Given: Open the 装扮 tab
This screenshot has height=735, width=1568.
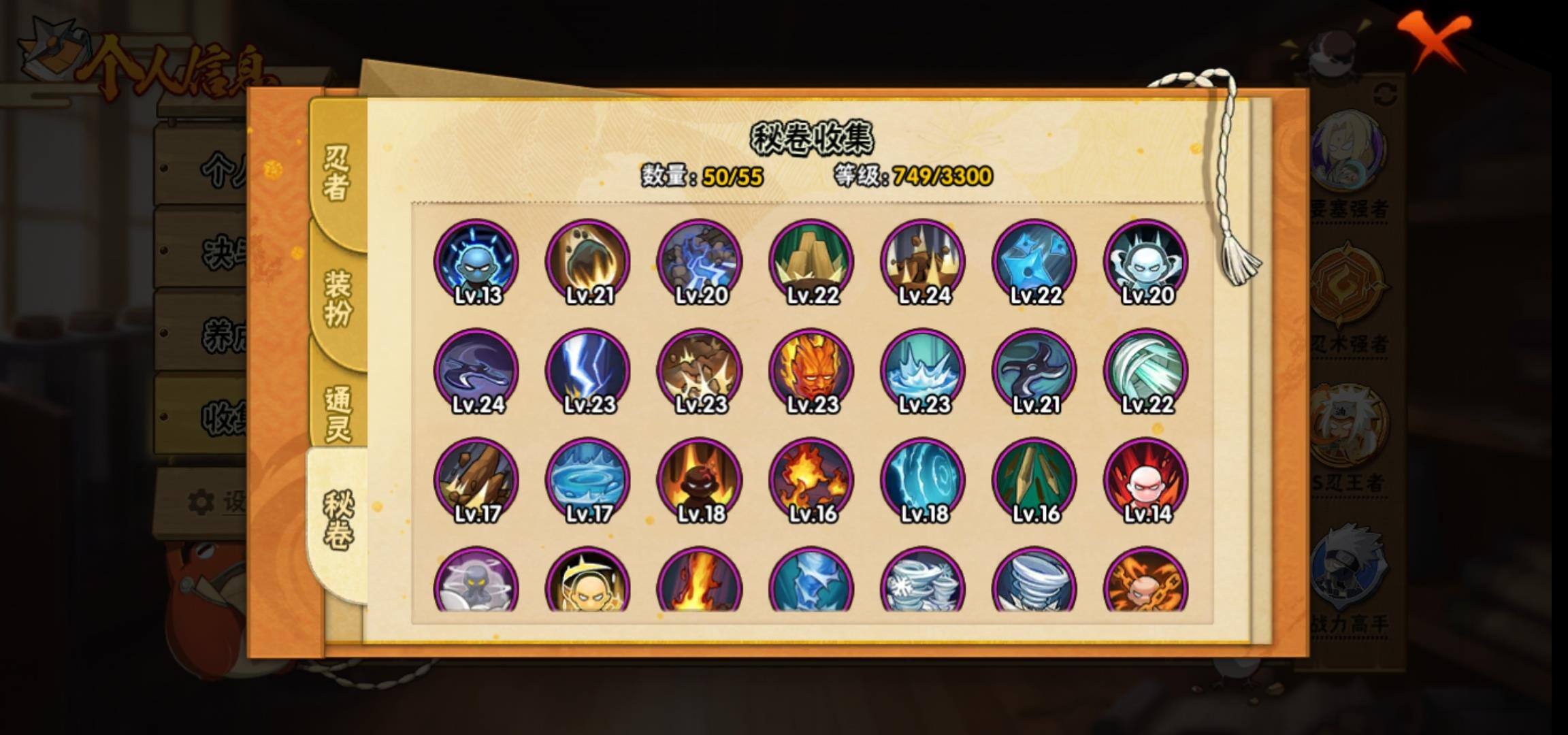Looking at the screenshot, I should pos(338,297).
